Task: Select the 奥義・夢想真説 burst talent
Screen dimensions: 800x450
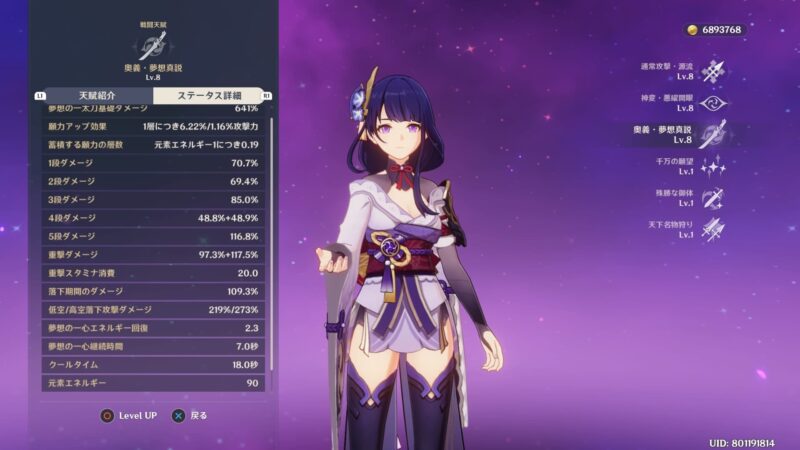Action: [x=712, y=135]
